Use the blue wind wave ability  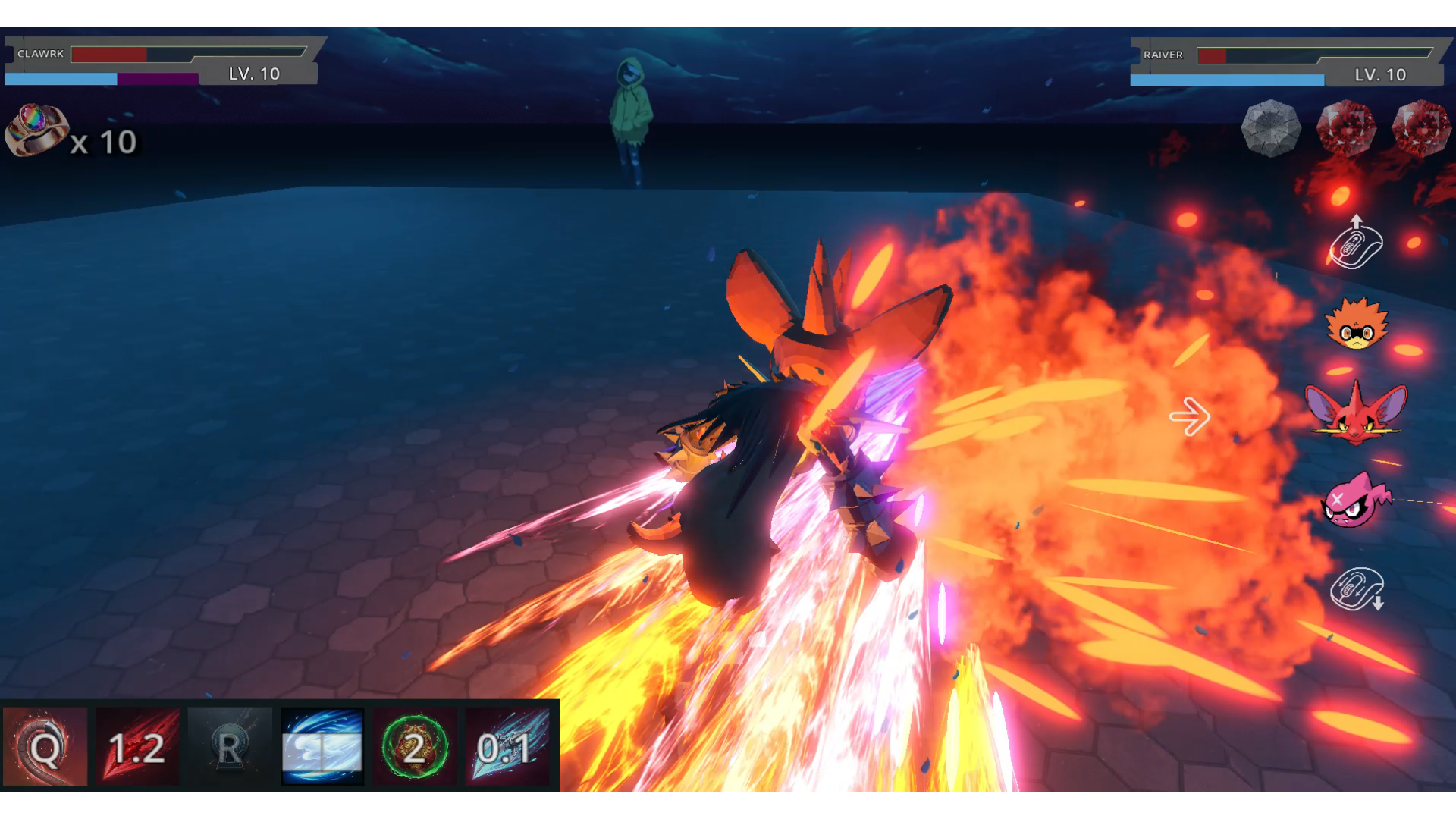pyautogui.click(x=322, y=747)
